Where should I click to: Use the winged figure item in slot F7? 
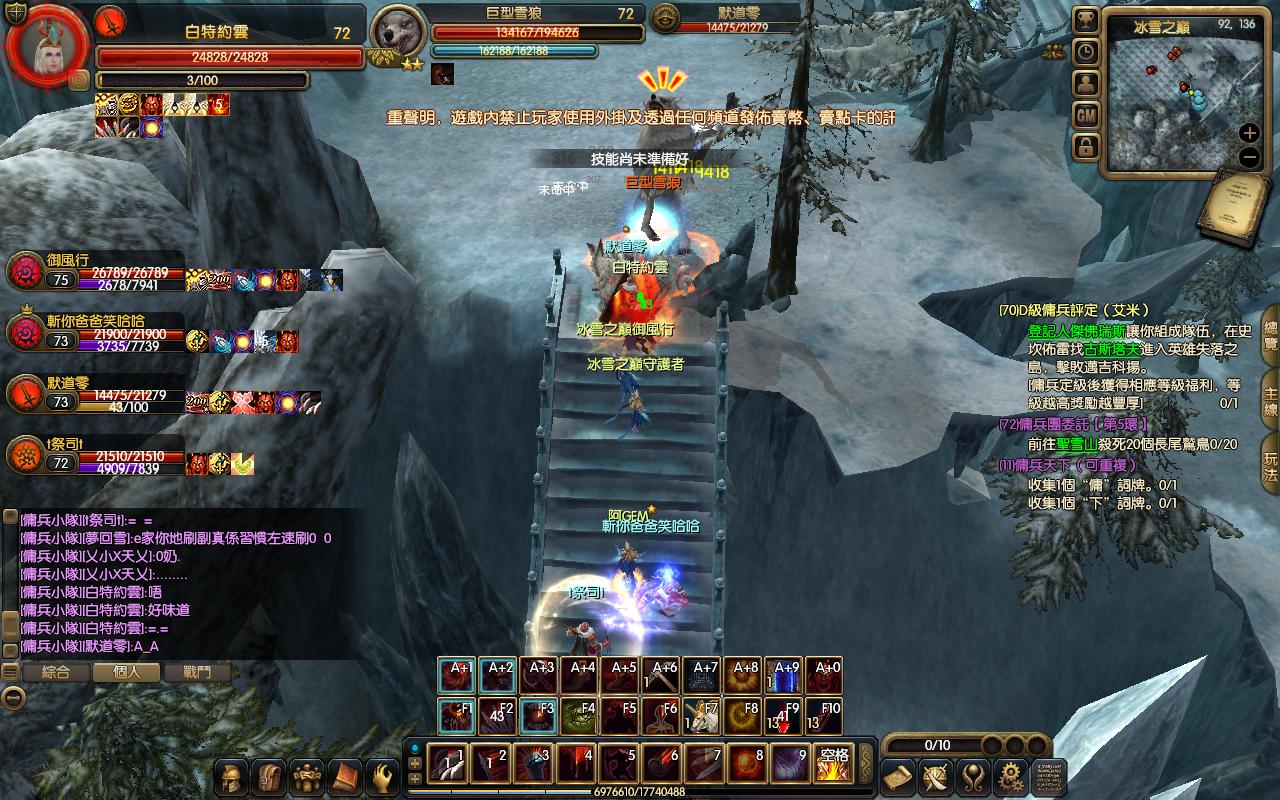coord(702,717)
